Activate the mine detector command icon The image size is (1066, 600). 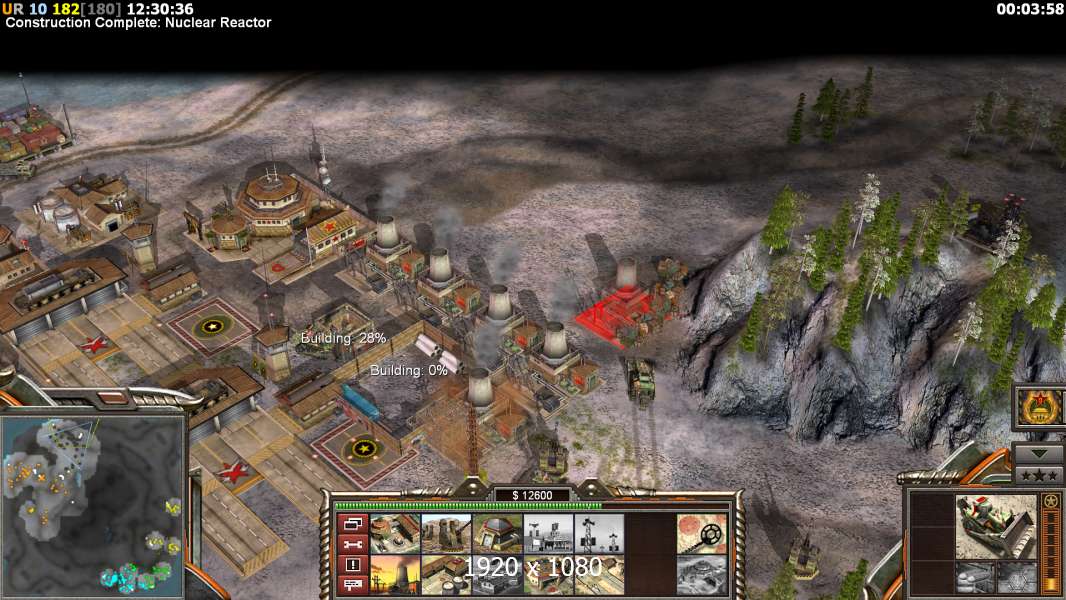pos(701,534)
